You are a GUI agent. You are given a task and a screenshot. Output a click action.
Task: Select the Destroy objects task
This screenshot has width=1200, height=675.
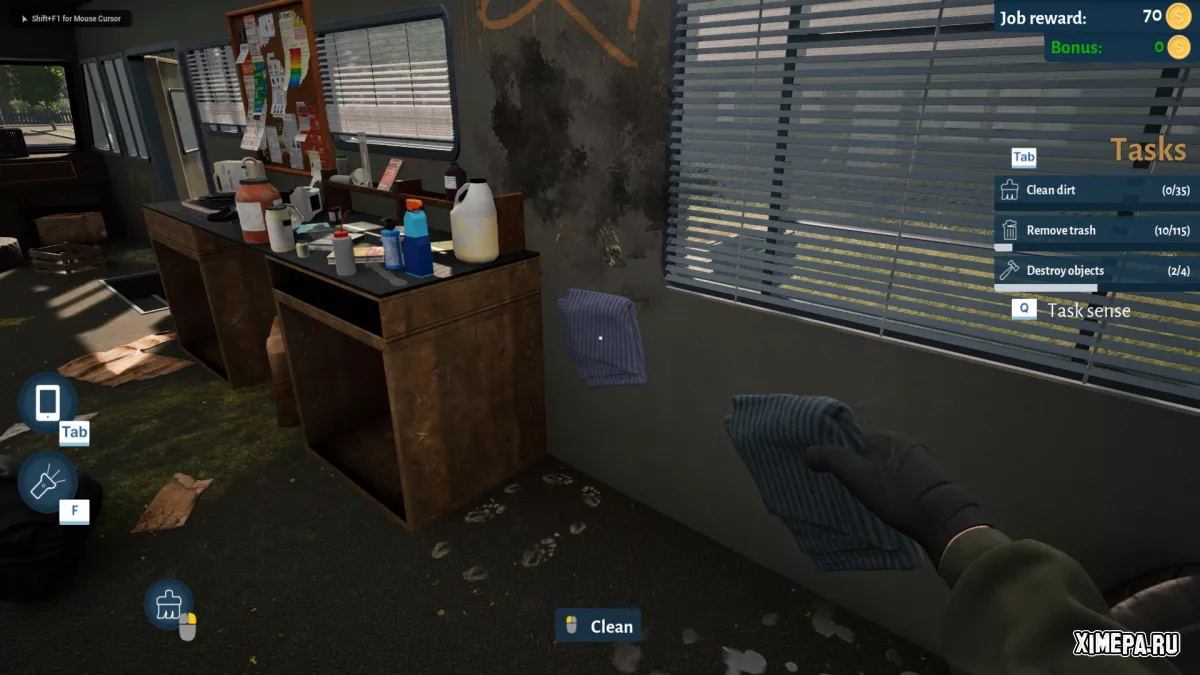(1094, 271)
